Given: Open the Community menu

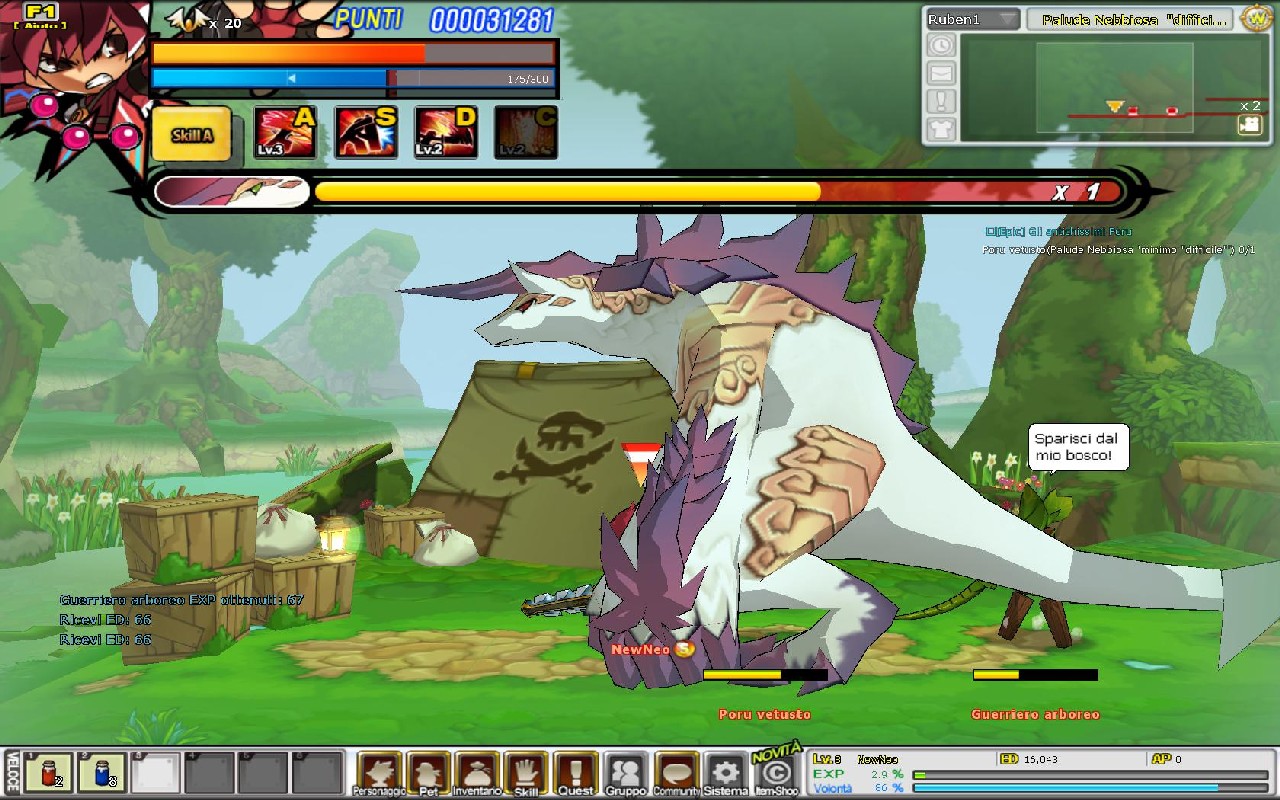Looking at the screenshot, I should pyautogui.click(x=676, y=773).
